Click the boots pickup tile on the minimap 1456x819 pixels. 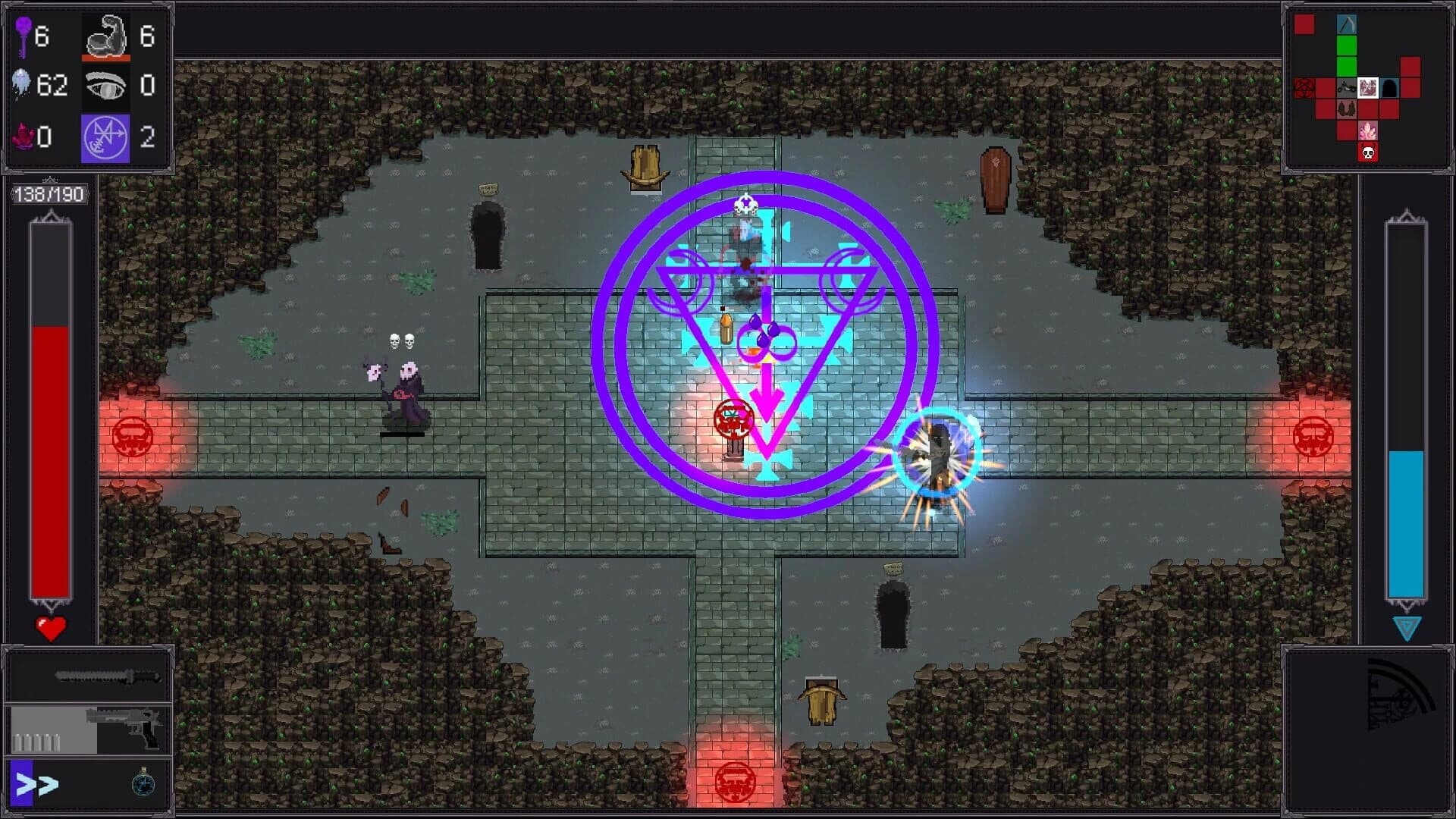[1347, 109]
